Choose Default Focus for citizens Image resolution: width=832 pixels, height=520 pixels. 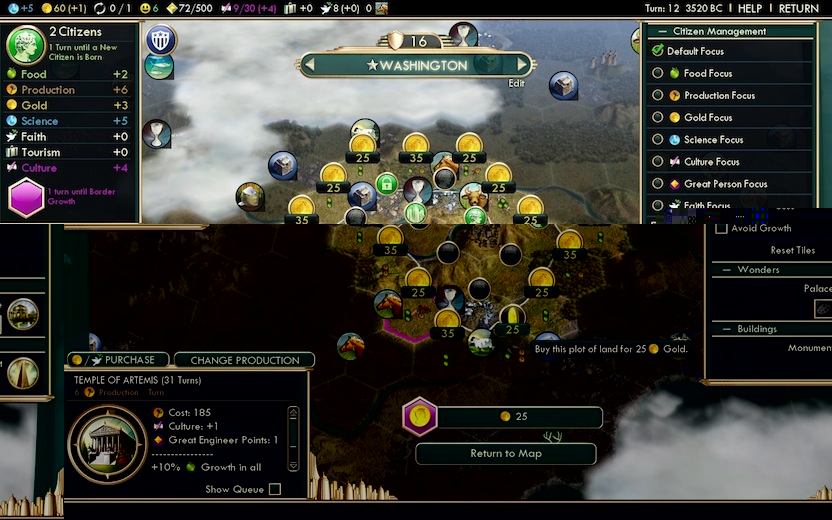coord(658,51)
